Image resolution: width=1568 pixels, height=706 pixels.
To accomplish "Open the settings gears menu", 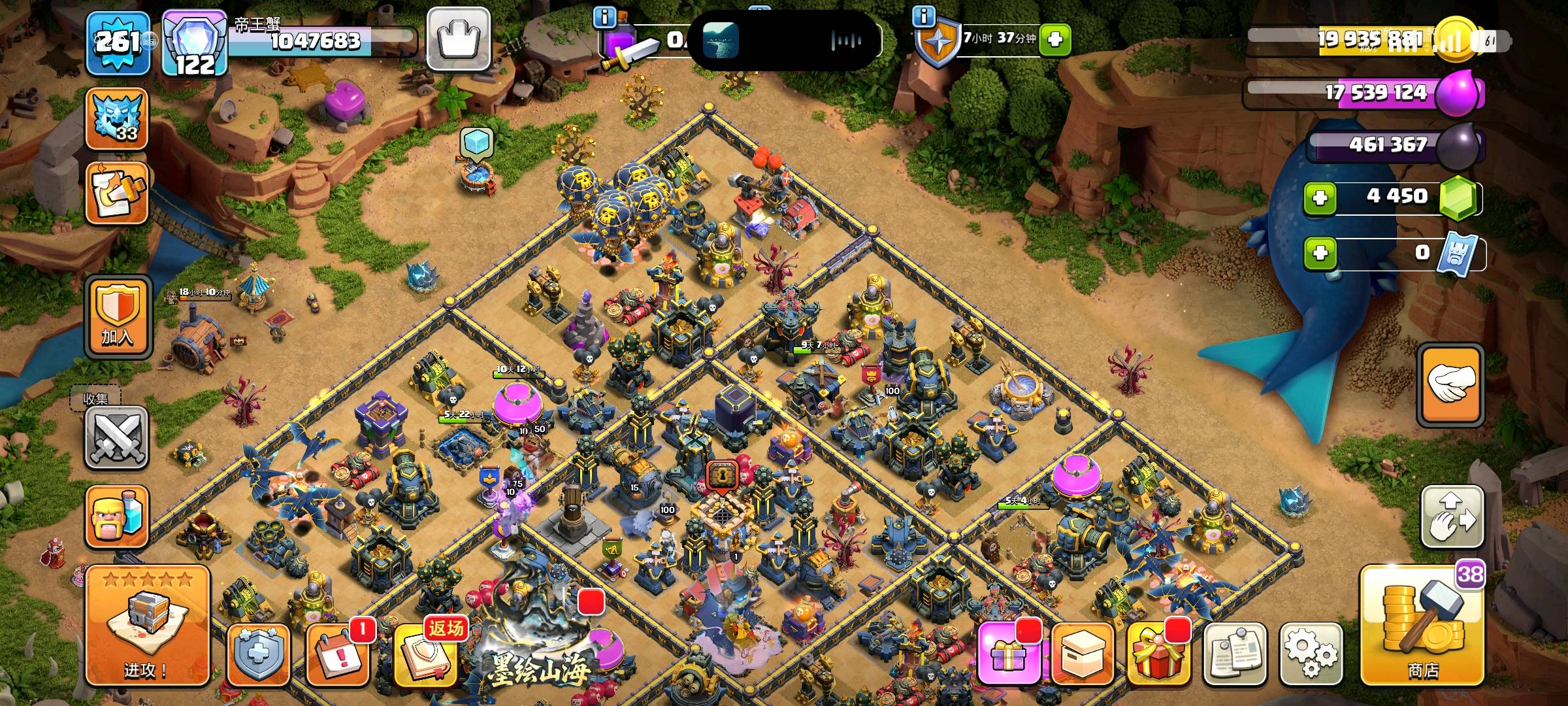I will click(1311, 652).
